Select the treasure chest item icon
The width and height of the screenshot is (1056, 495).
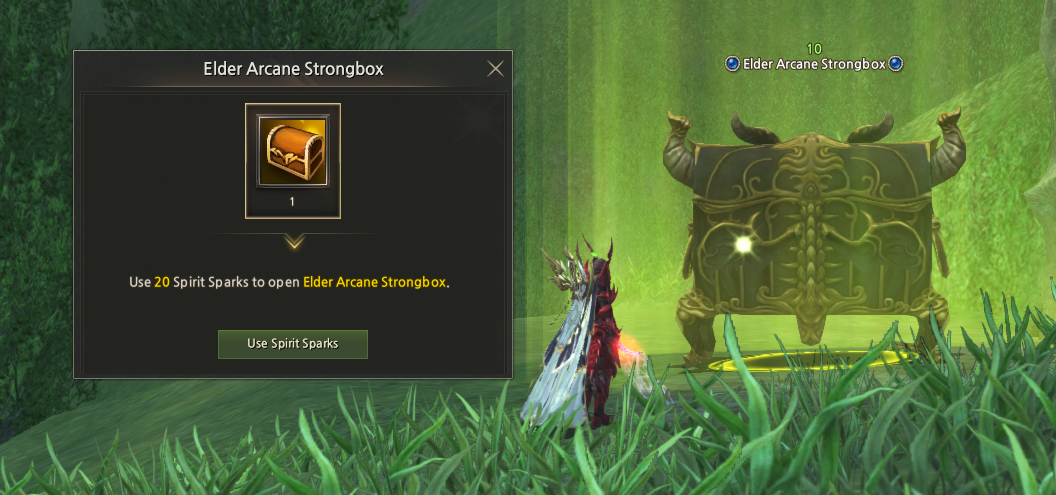coord(293,151)
